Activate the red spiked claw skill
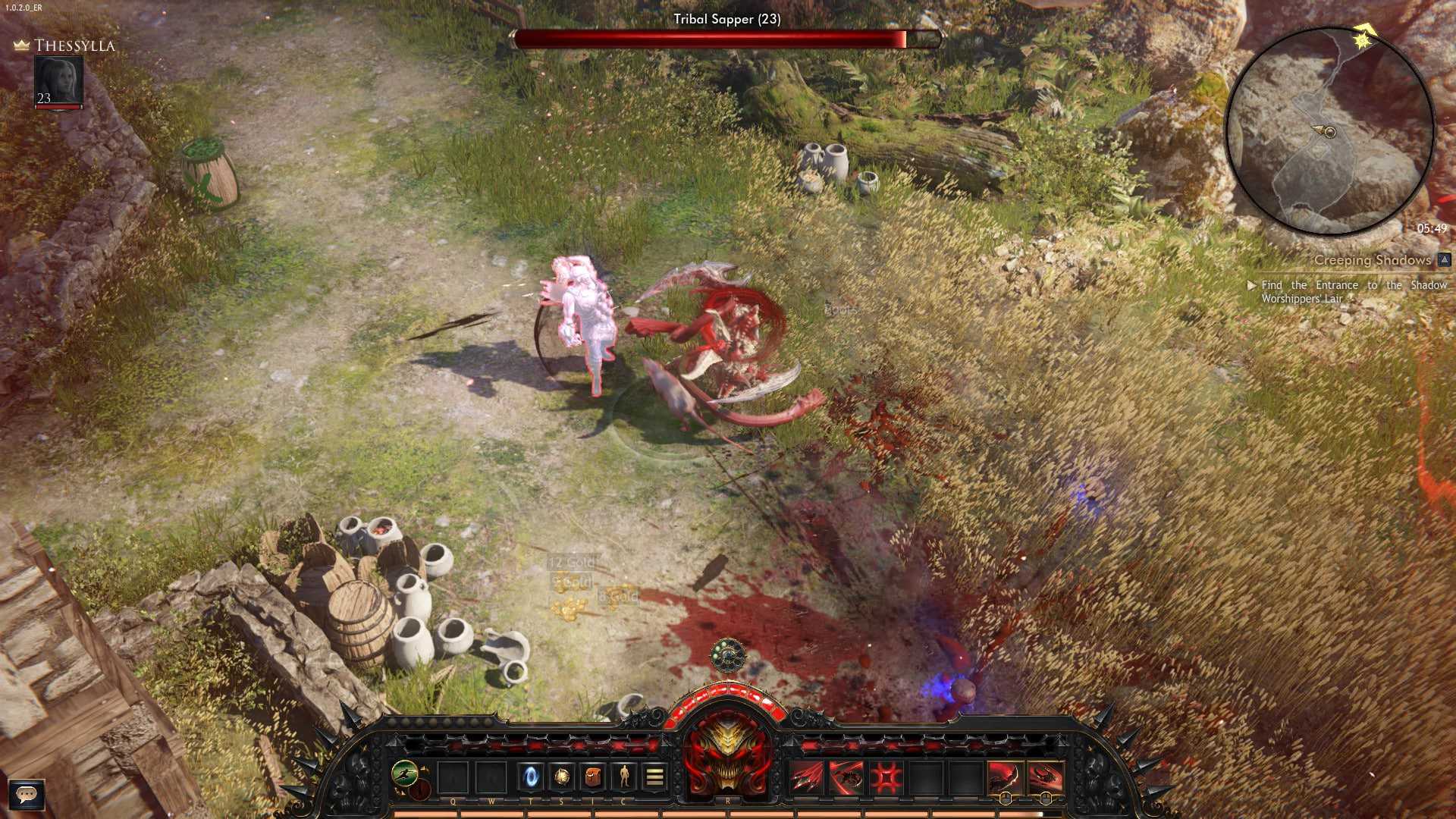 pyautogui.click(x=806, y=778)
